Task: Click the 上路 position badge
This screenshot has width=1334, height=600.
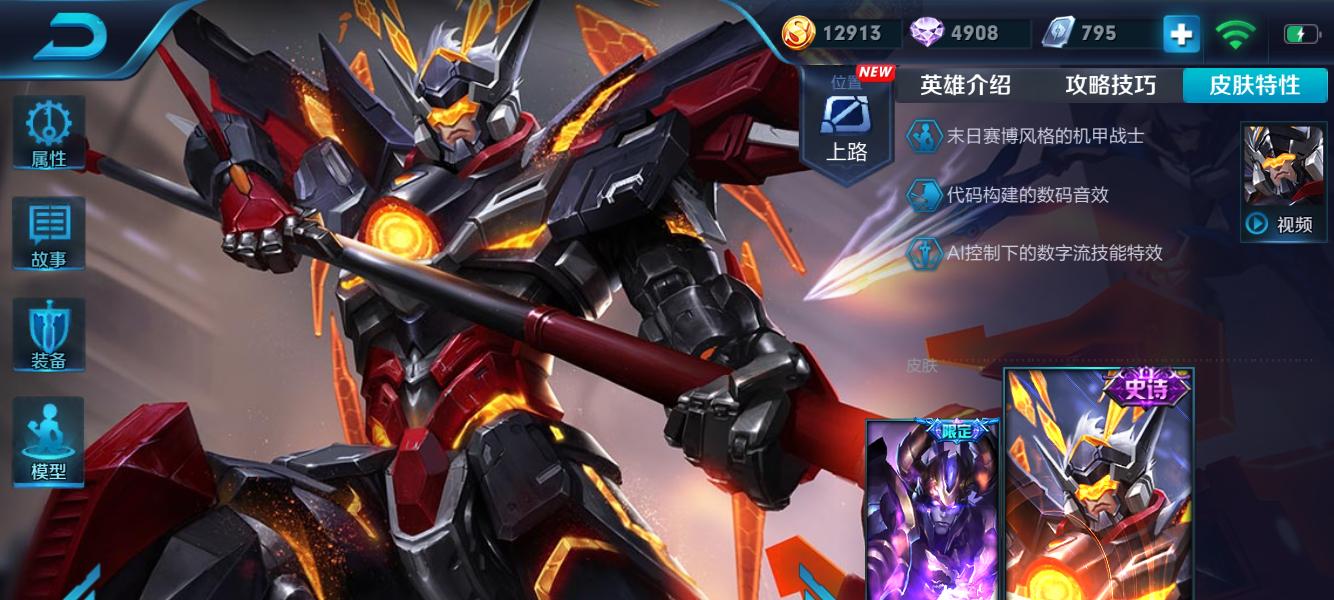Action: pos(846,125)
